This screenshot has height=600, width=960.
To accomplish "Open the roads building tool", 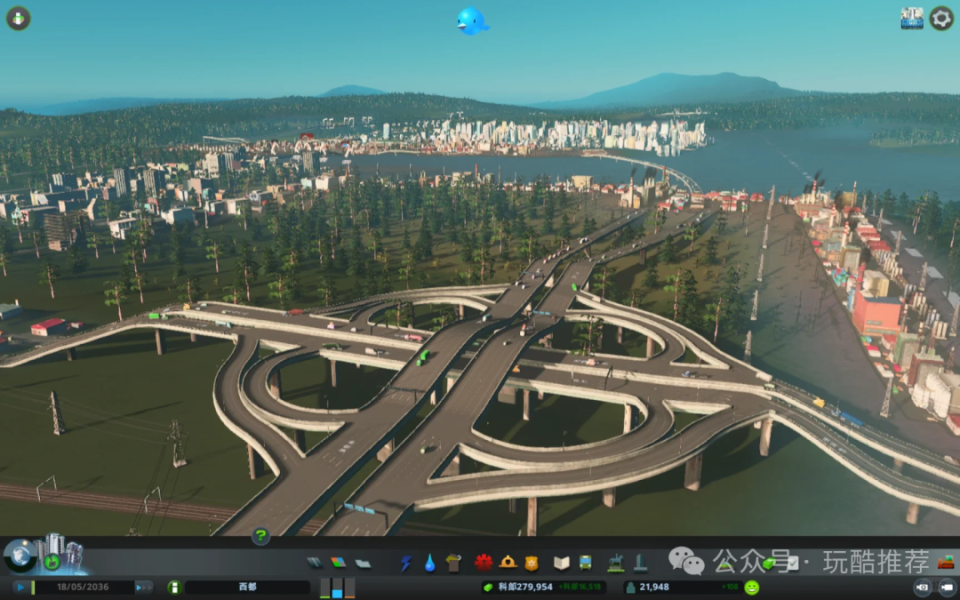I will (314, 563).
